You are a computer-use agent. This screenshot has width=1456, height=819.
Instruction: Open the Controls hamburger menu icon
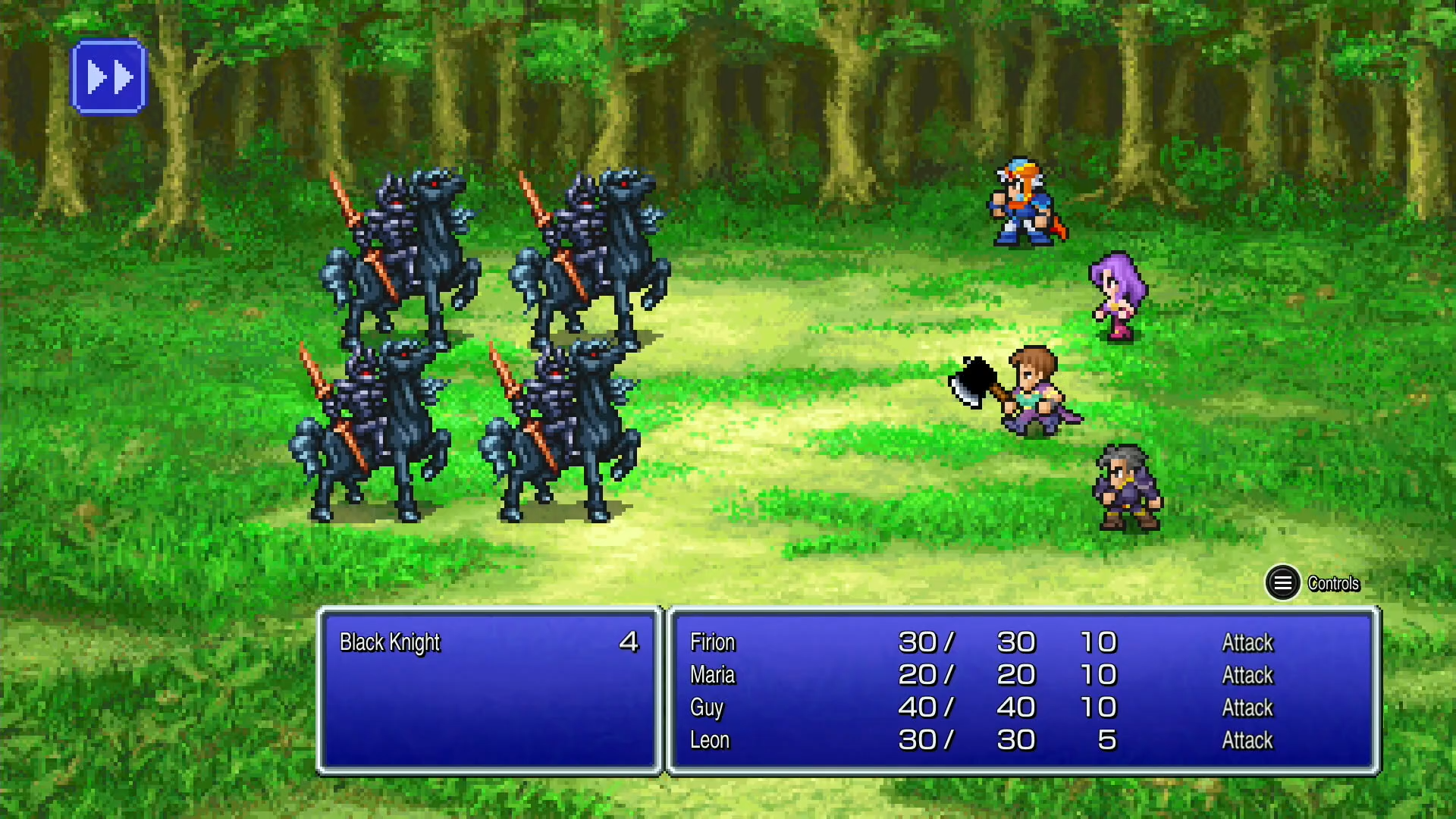click(1283, 584)
